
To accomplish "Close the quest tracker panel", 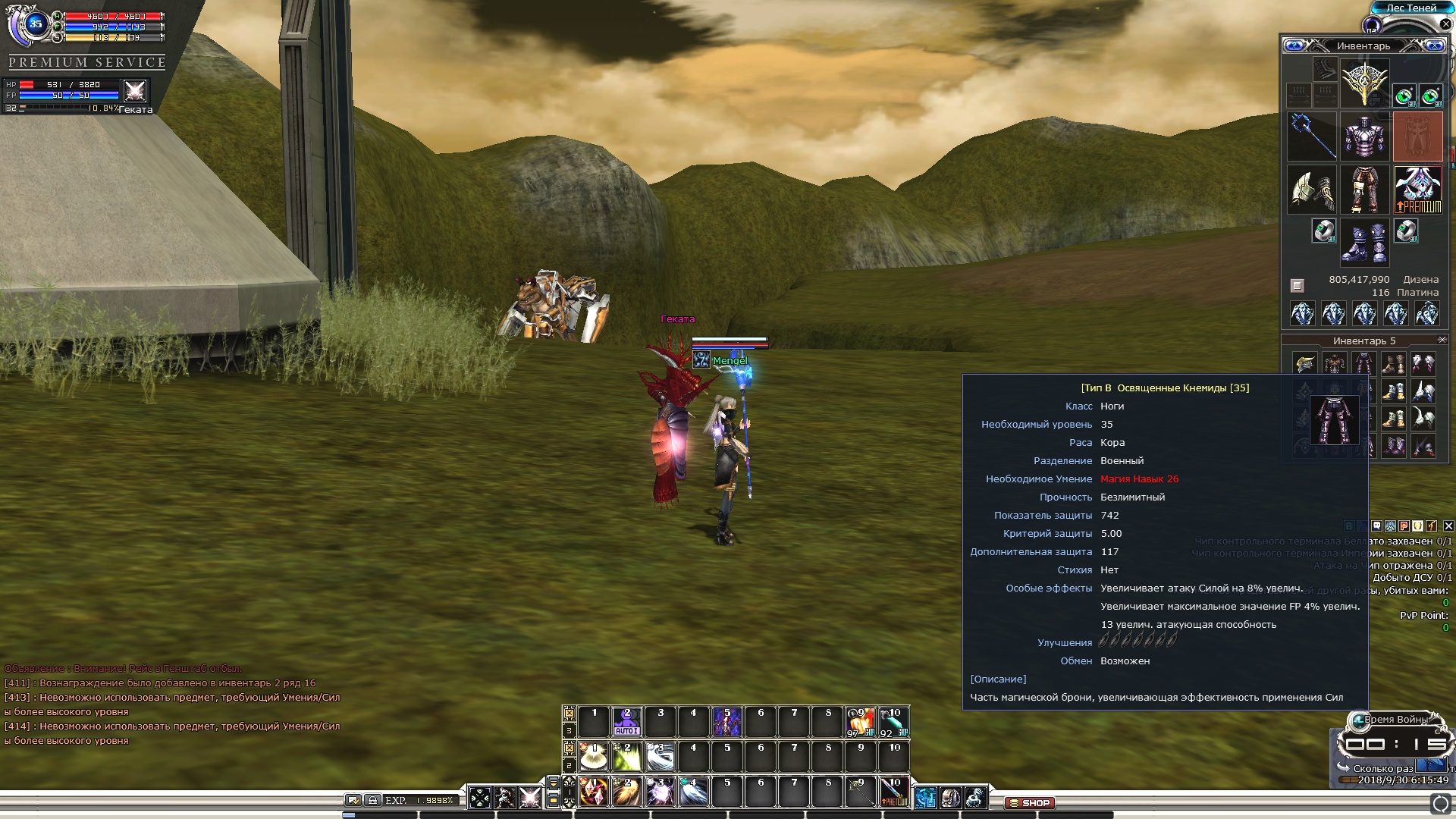I will pos(1448,526).
